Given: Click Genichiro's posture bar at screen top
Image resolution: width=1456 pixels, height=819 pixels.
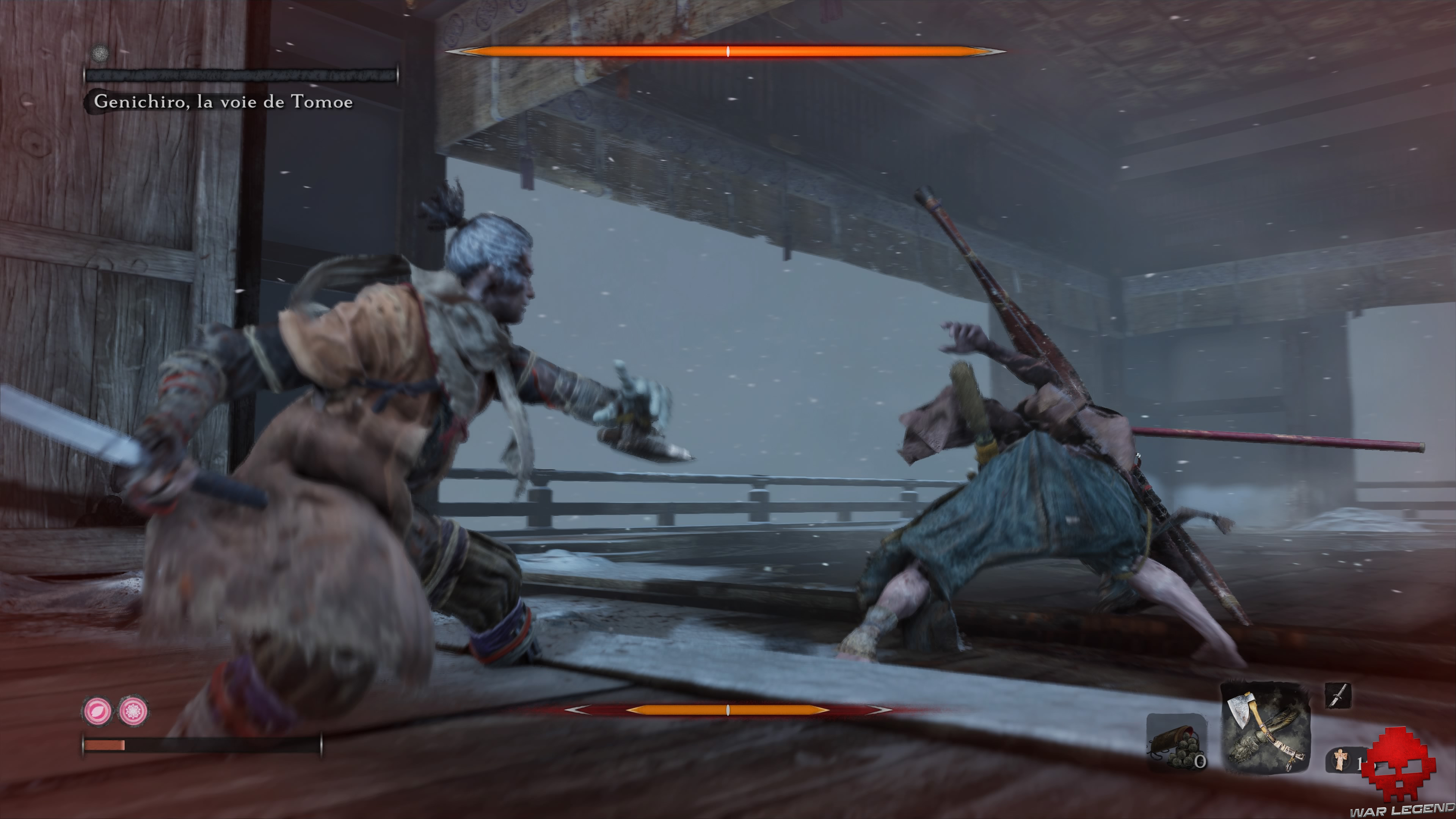Looking at the screenshot, I should point(729,52).
